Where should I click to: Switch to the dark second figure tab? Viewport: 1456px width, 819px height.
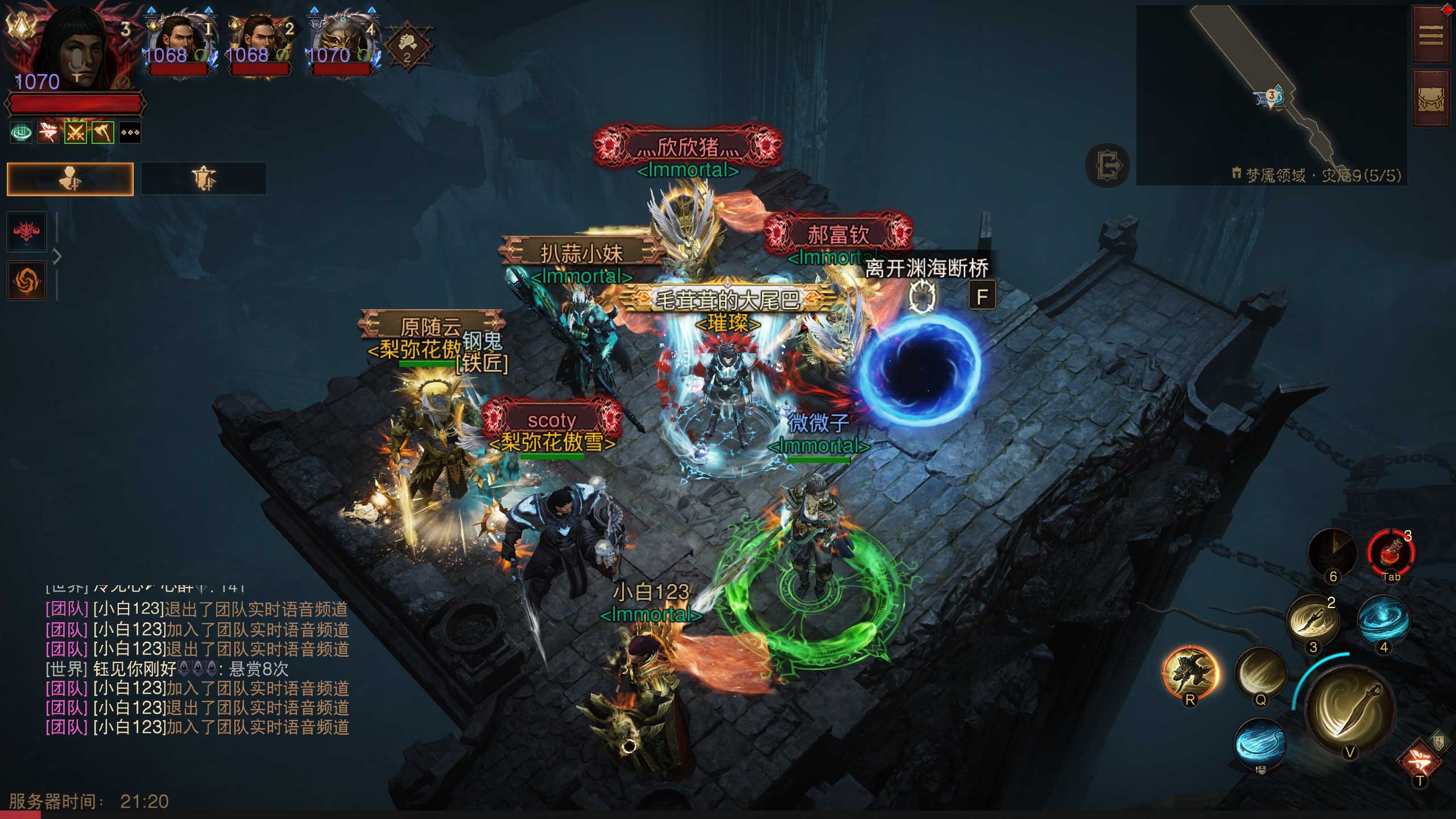pos(204,179)
